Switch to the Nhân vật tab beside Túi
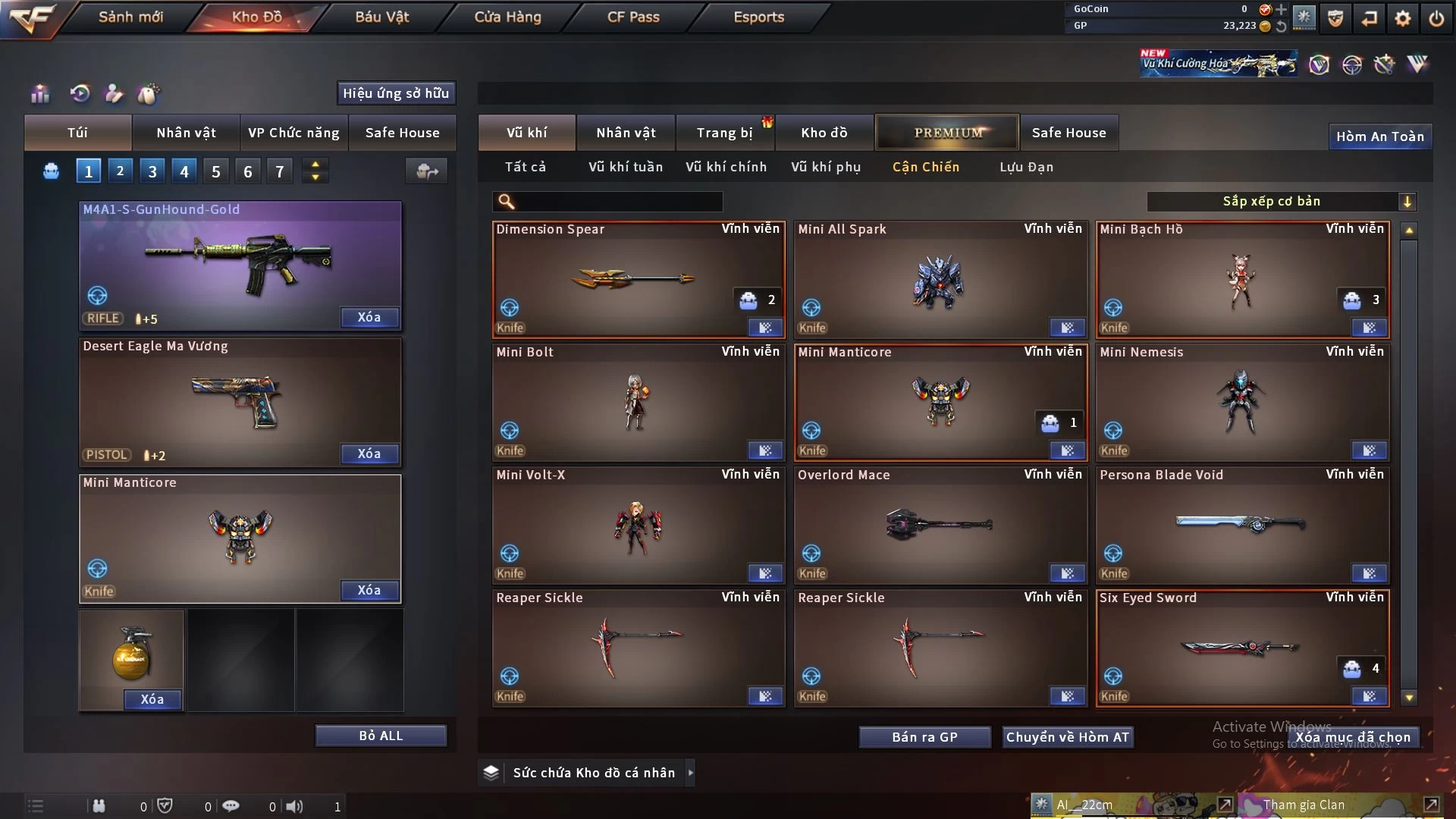The width and height of the screenshot is (1456, 819). coord(186,133)
